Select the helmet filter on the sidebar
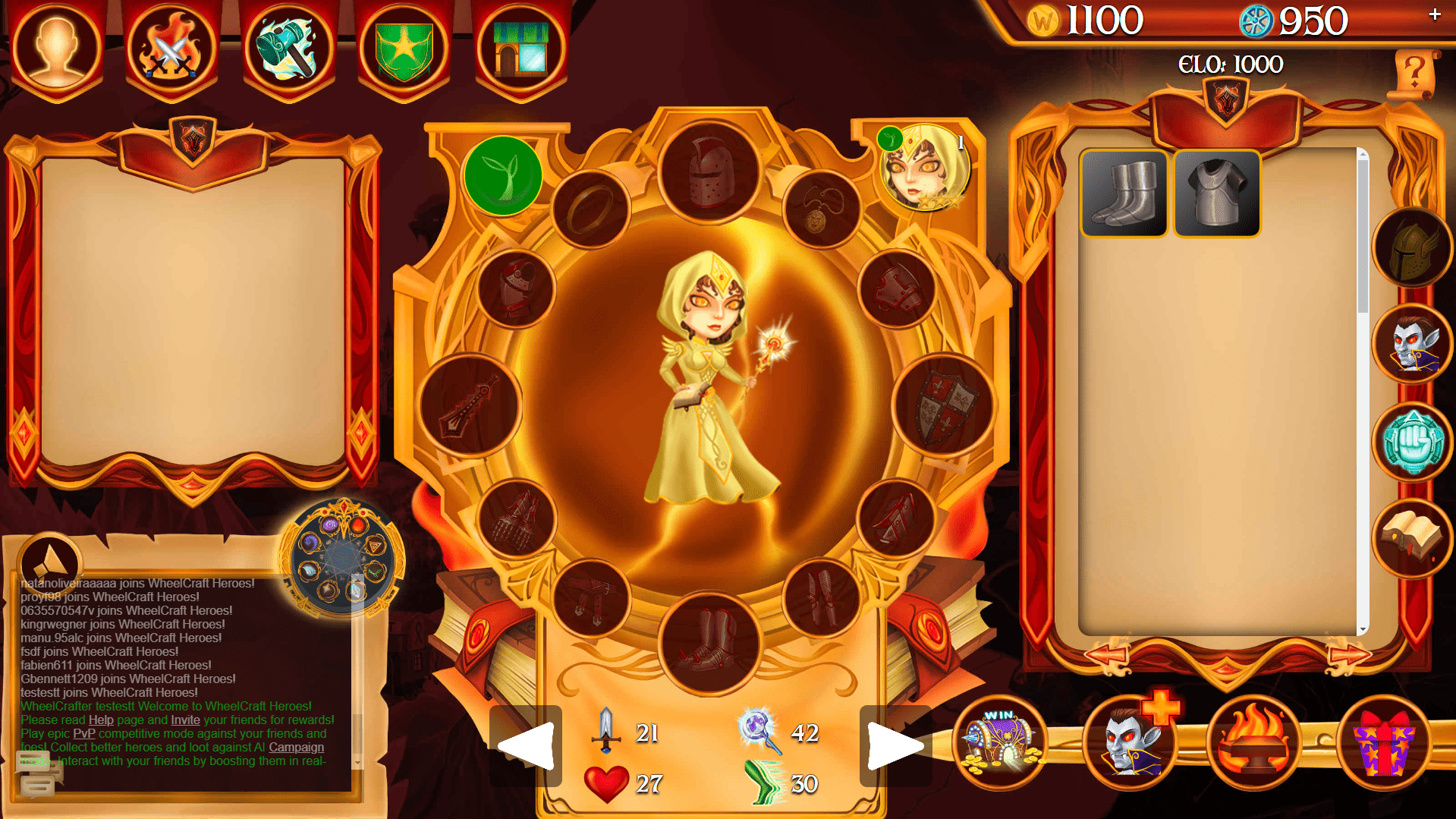 (1412, 247)
